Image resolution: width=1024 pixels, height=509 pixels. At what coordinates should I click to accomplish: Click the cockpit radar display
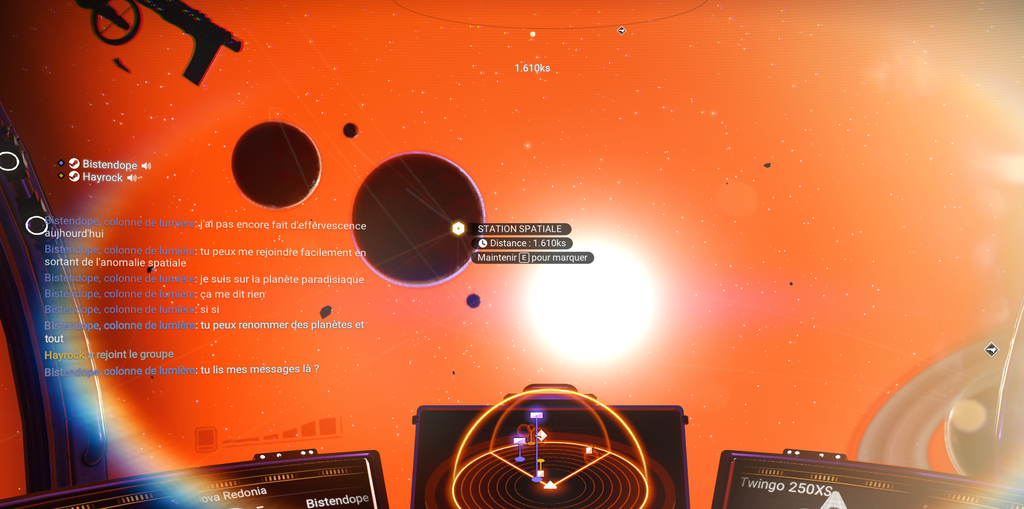point(546,450)
